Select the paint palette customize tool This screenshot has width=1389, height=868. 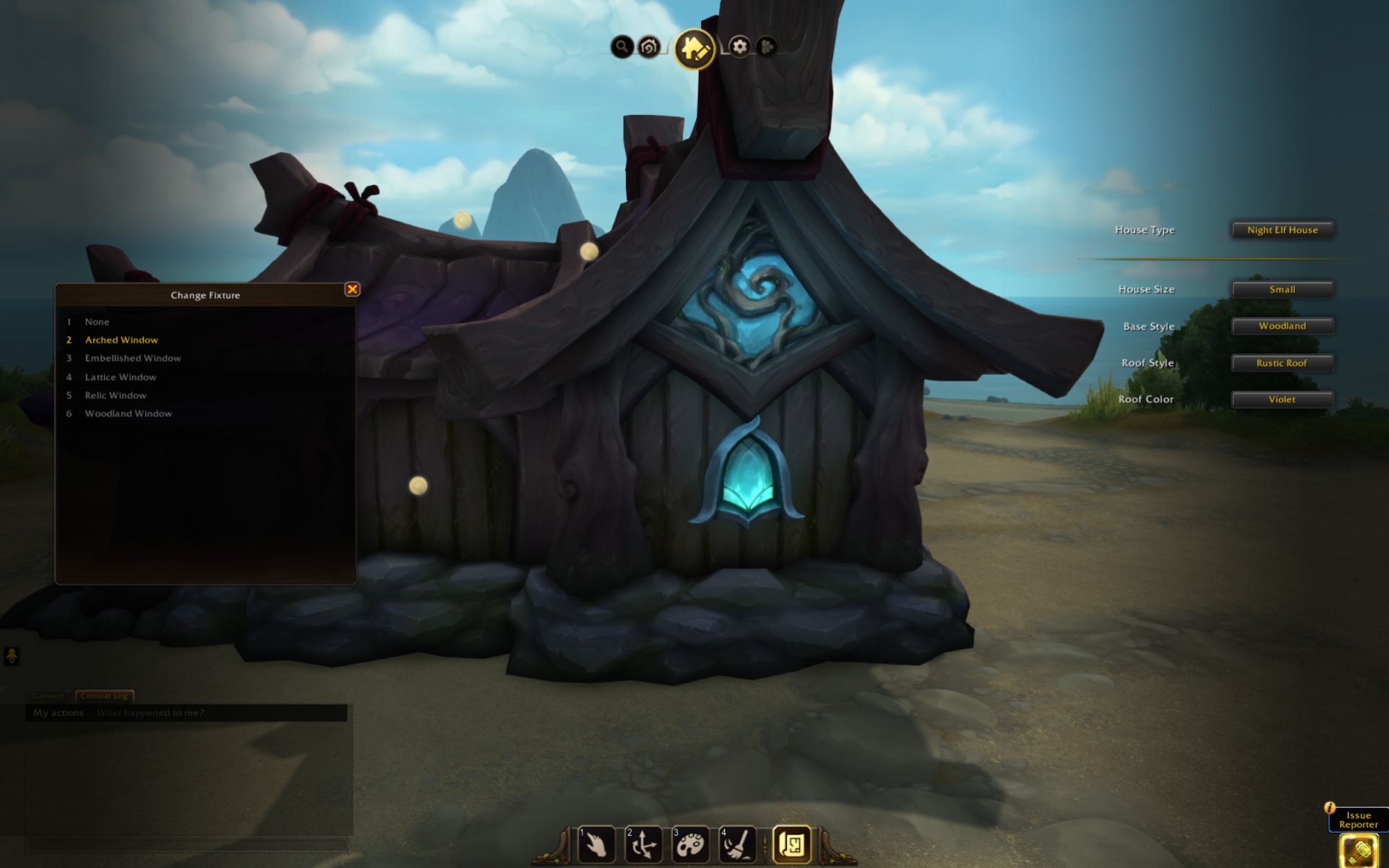click(x=691, y=844)
